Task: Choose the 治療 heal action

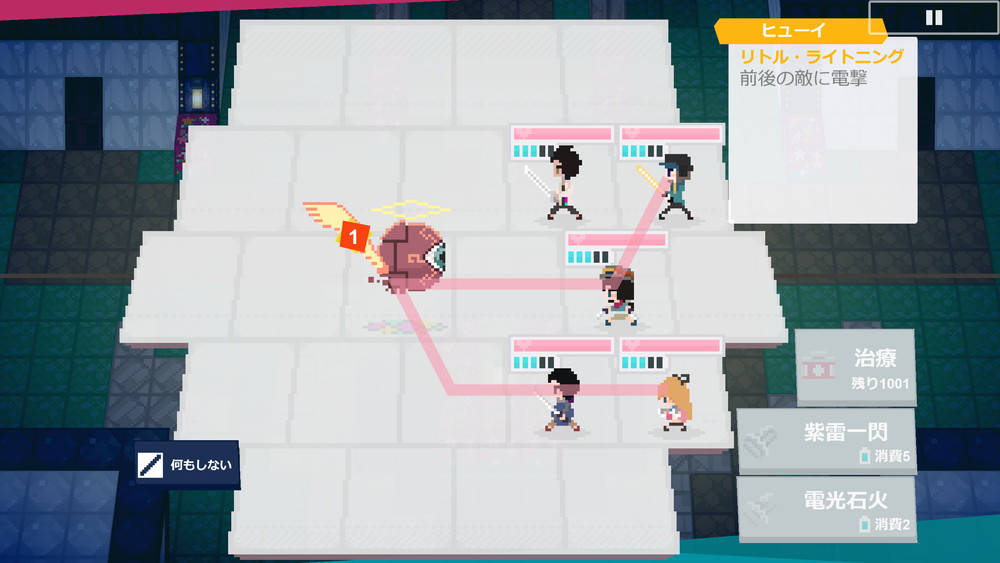Action: (x=856, y=368)
